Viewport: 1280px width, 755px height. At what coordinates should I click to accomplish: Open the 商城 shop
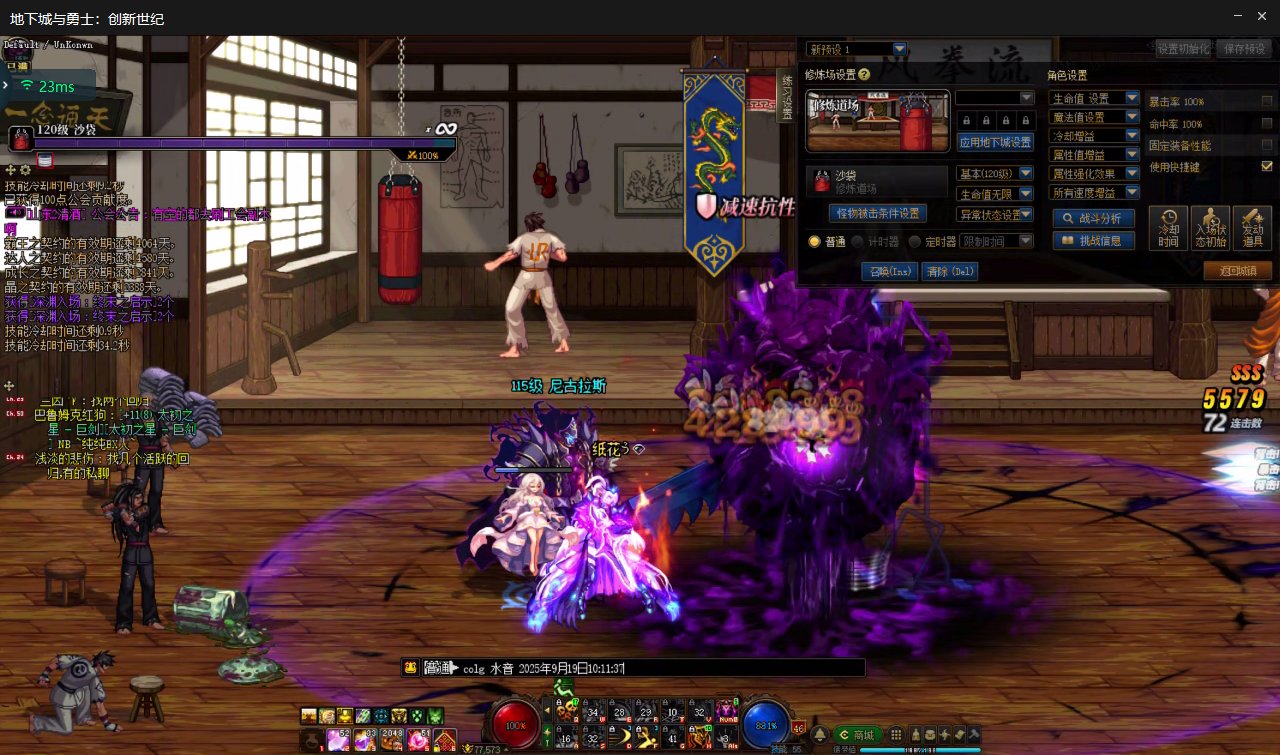[x=860, y=734]
